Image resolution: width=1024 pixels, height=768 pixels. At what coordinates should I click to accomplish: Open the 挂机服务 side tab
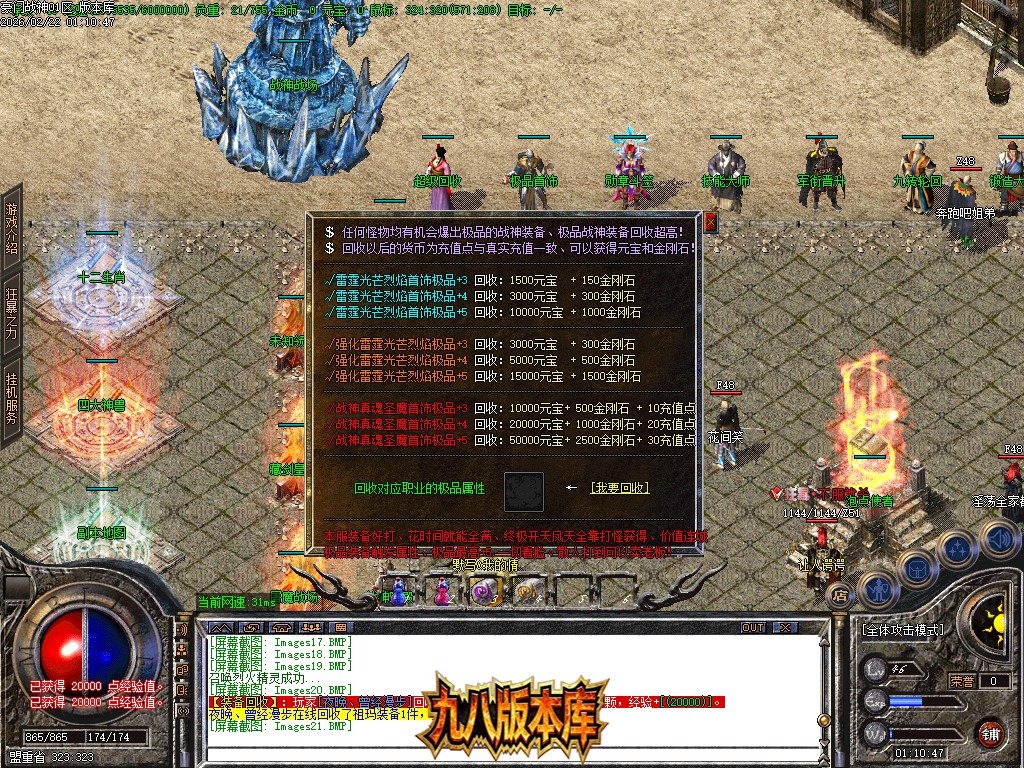pyautogui.click(x=12, y=398)
